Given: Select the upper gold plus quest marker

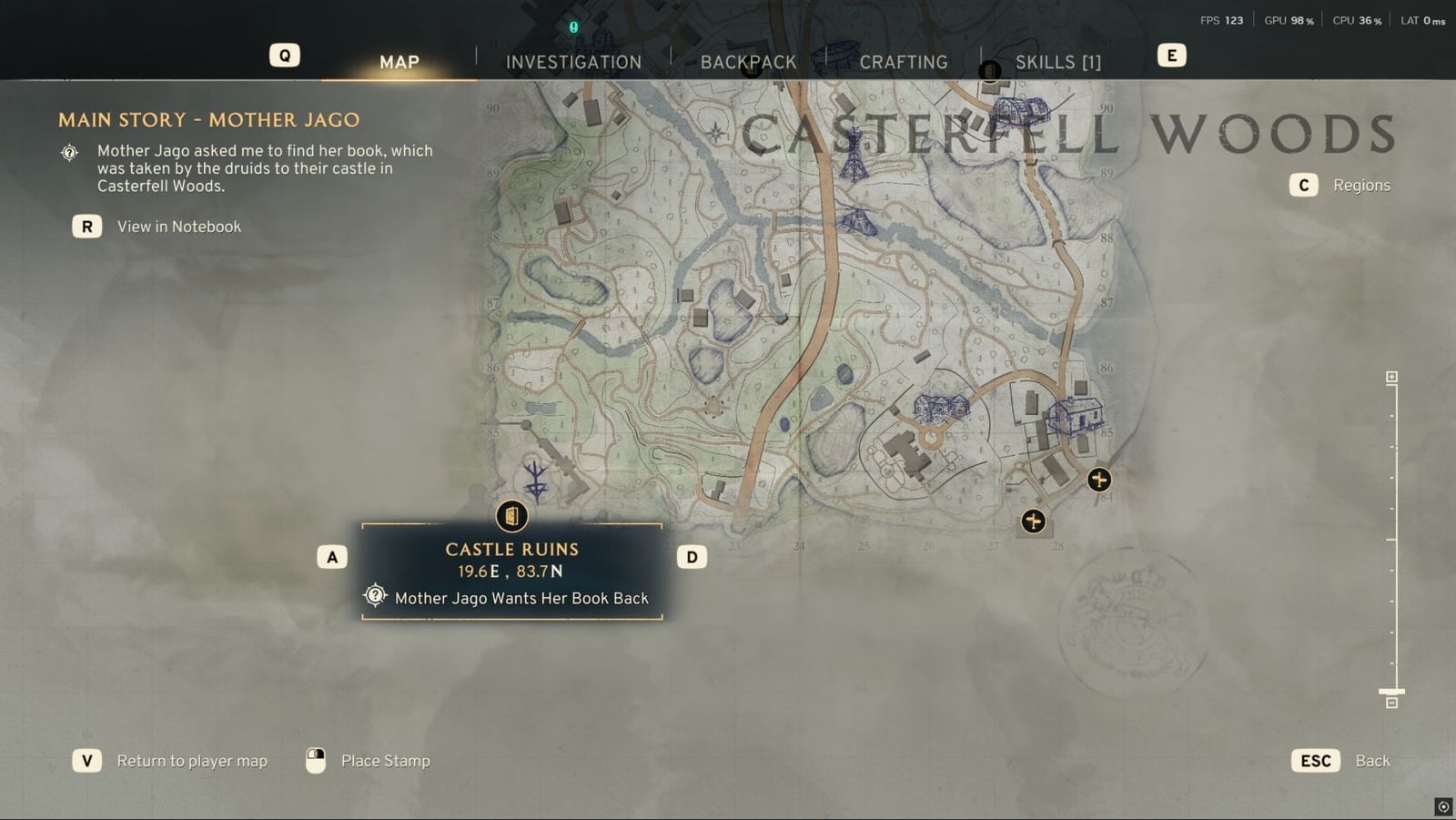Looking at the screenshot, I should [1098, 480].
